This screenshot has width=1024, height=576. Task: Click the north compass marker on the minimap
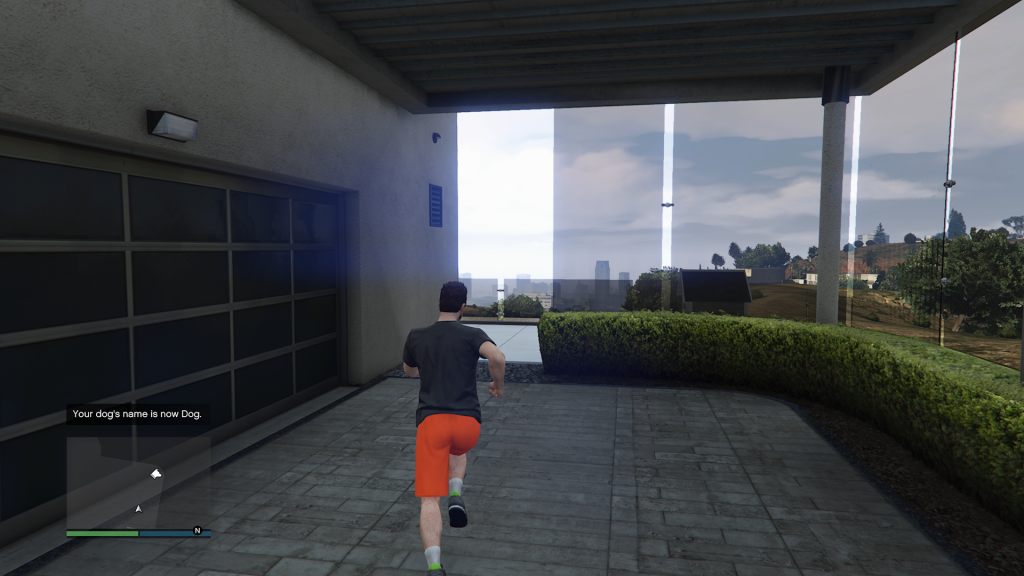pyautogui.click(x=197, y=530)
